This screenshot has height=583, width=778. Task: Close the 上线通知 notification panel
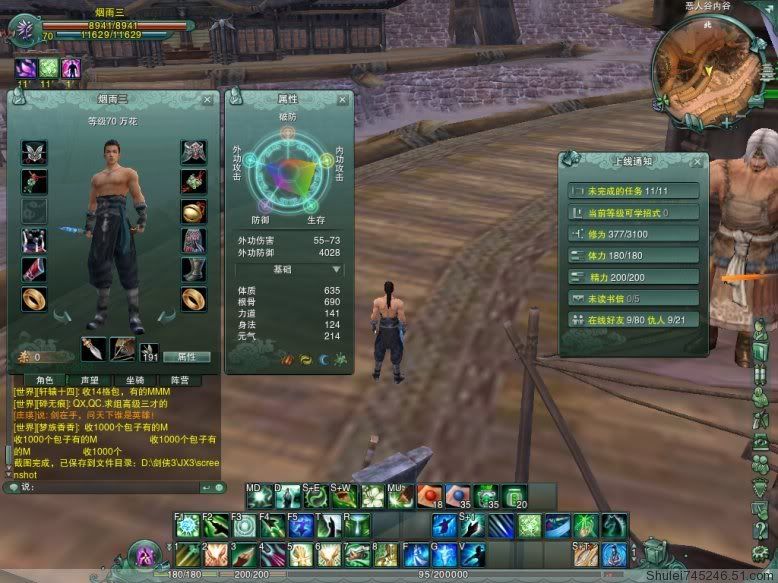[698, 160]
